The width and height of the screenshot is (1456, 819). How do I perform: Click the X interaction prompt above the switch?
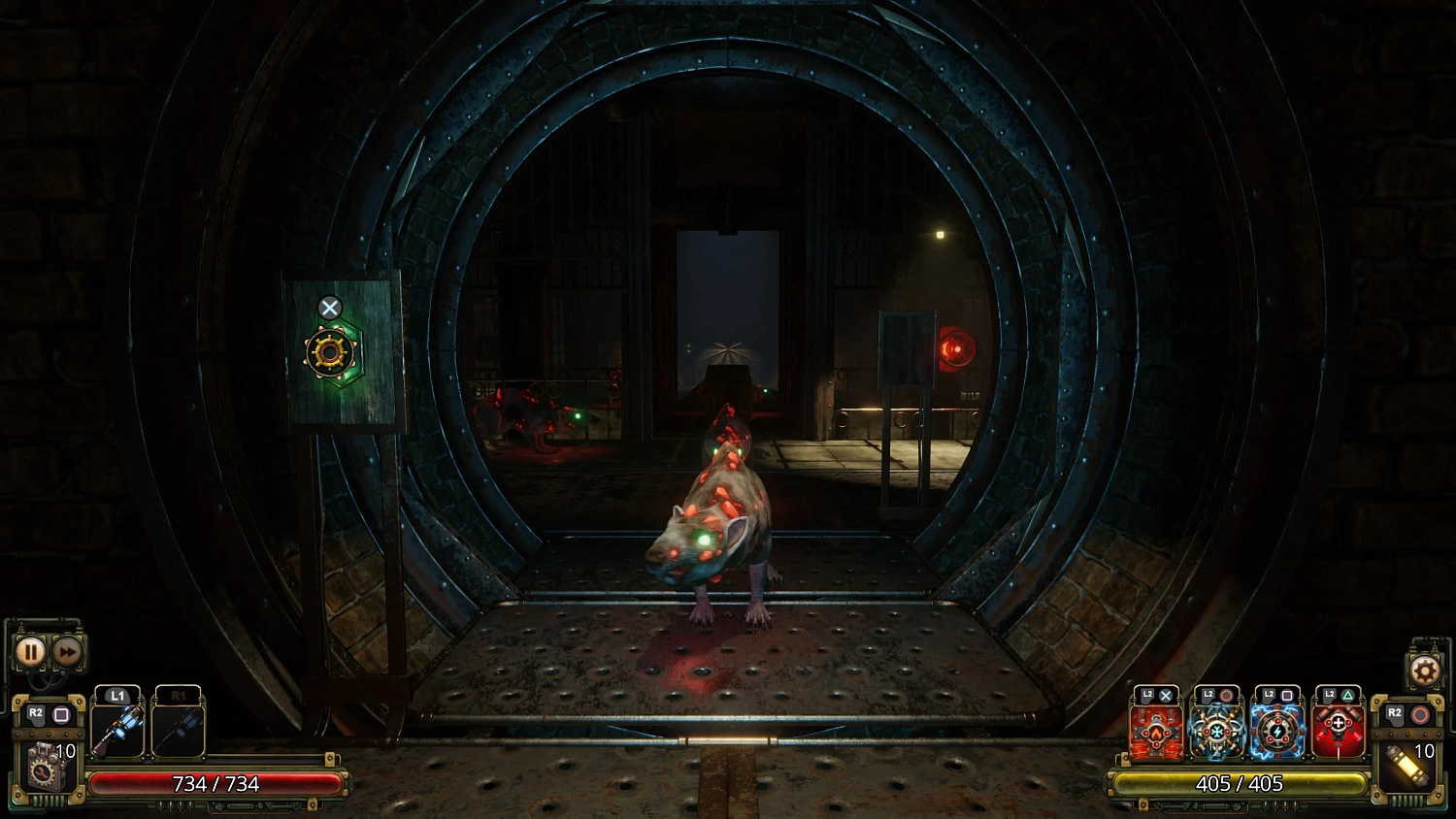point(330,308)
